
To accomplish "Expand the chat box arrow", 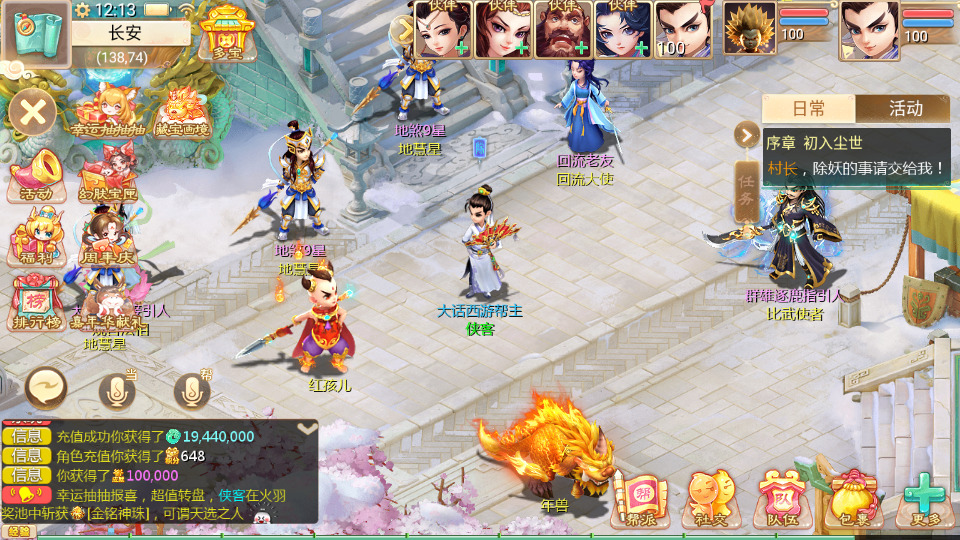I will click(308, 428).
